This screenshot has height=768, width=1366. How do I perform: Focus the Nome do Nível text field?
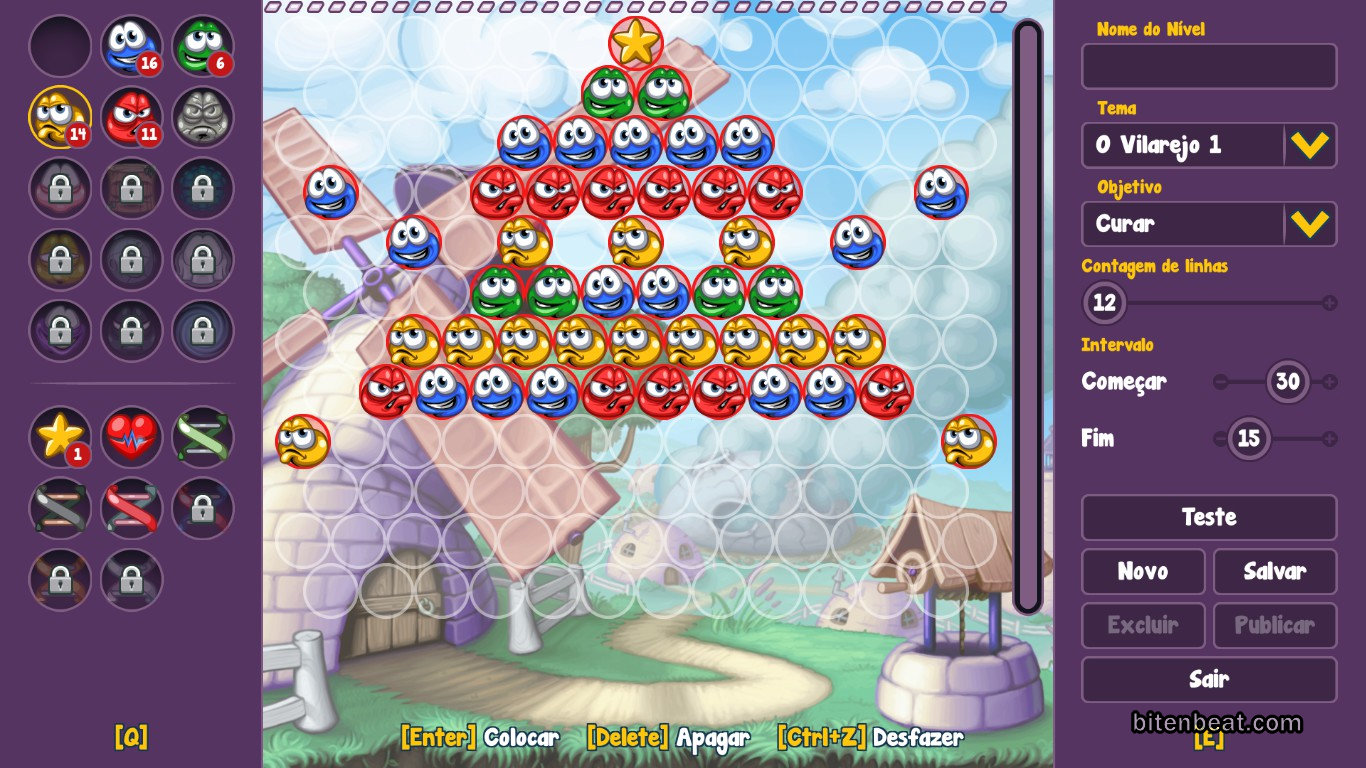click(x=1208, y=67)
